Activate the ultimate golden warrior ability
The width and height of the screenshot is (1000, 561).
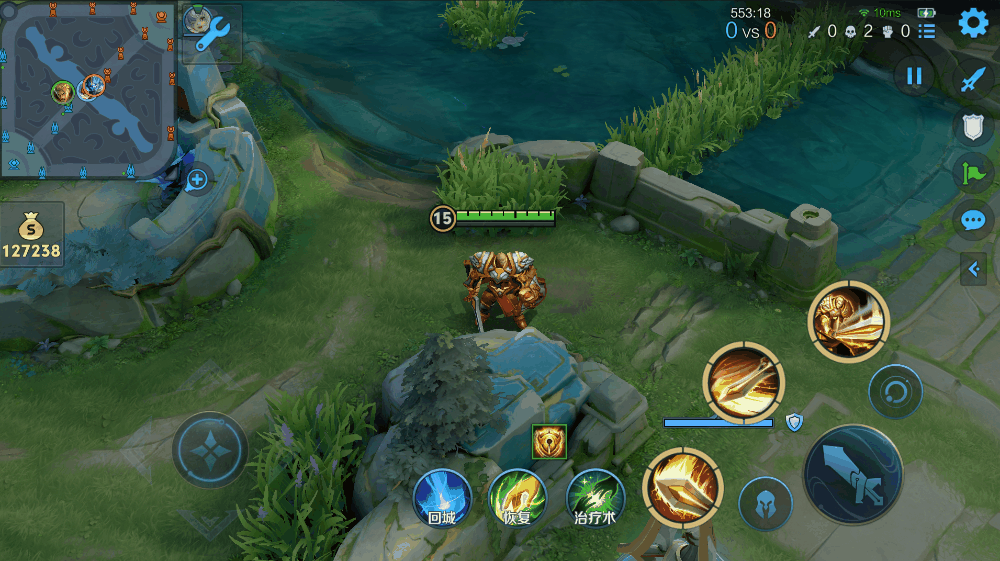(848, 321)
